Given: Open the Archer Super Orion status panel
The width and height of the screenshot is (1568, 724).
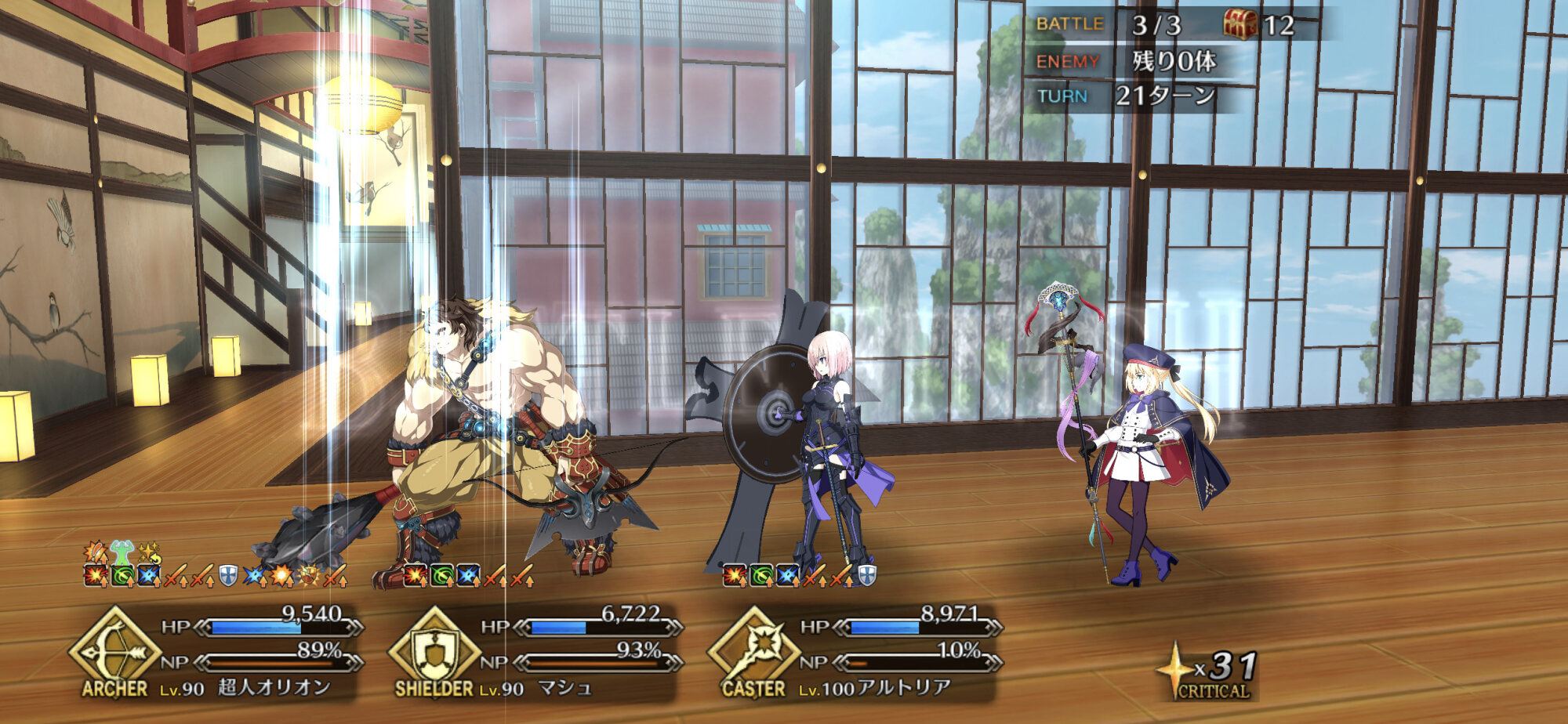Looking at the screenshot, I should 220,653.
